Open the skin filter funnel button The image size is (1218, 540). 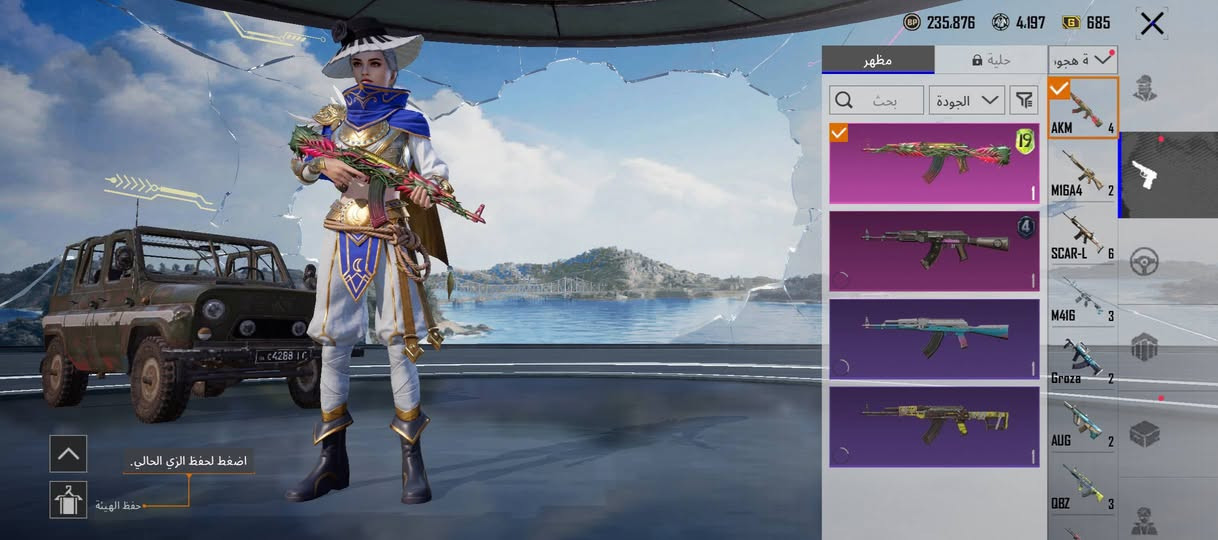coord(1025,99)
